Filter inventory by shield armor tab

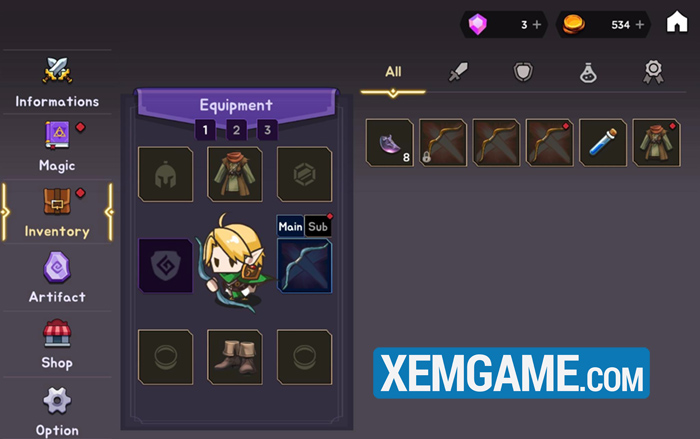click(x=523, y=72)
